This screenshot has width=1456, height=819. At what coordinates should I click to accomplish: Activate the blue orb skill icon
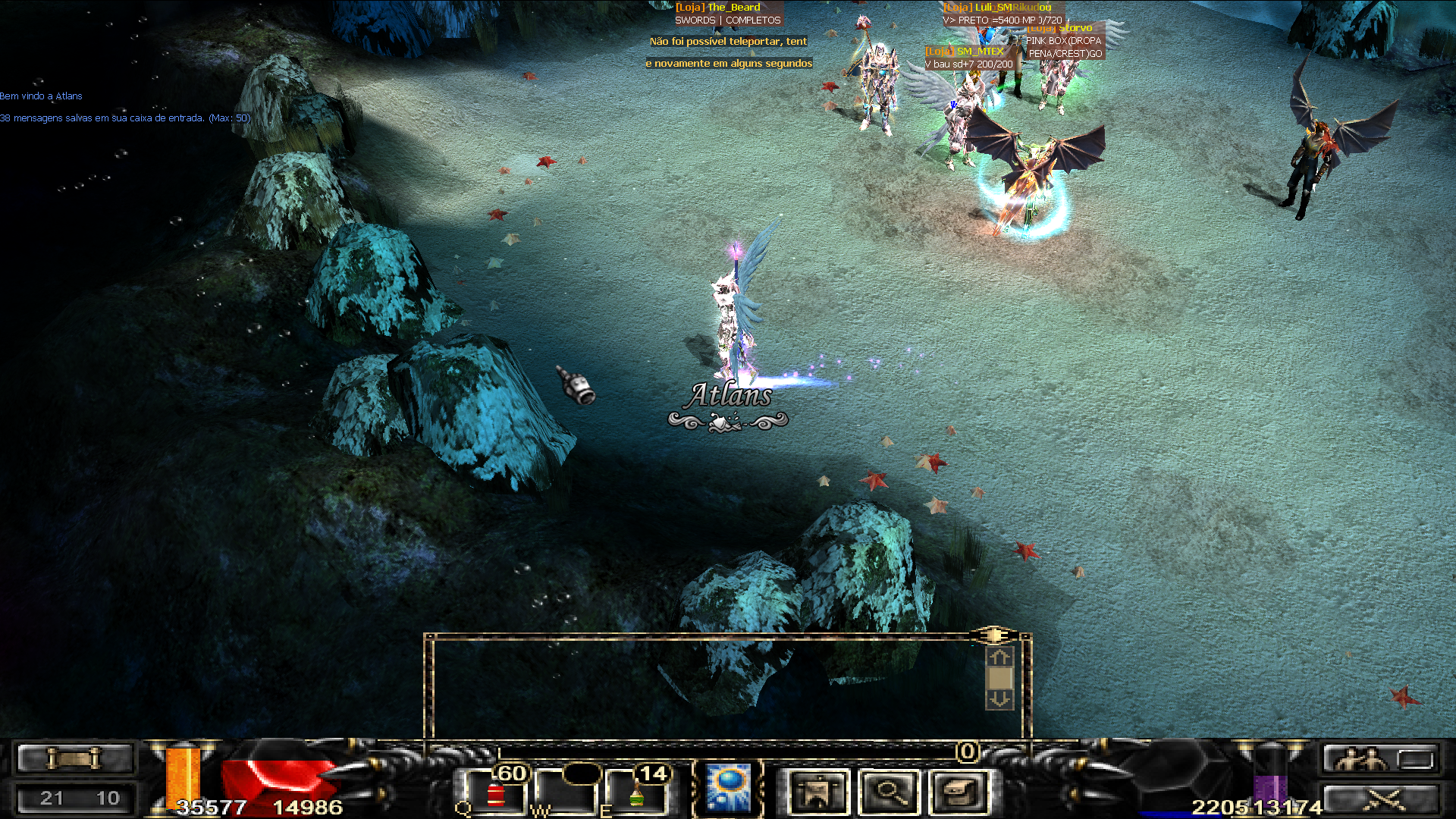click(x=728, y=789)
